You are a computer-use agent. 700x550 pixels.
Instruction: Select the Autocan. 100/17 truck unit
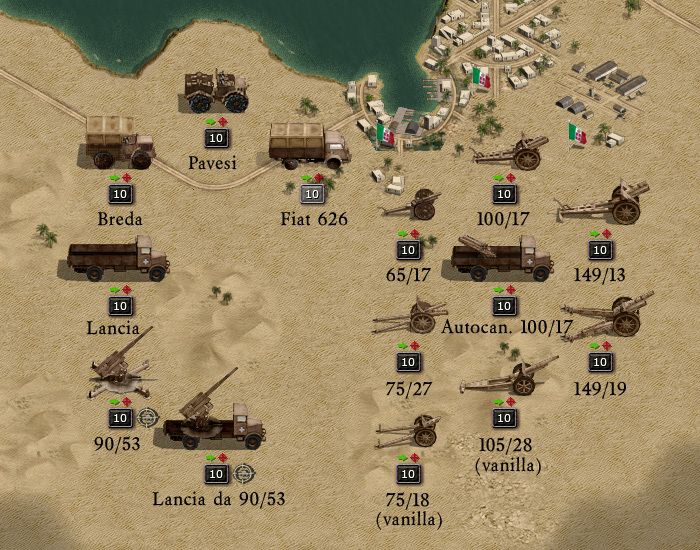[502, 260]
